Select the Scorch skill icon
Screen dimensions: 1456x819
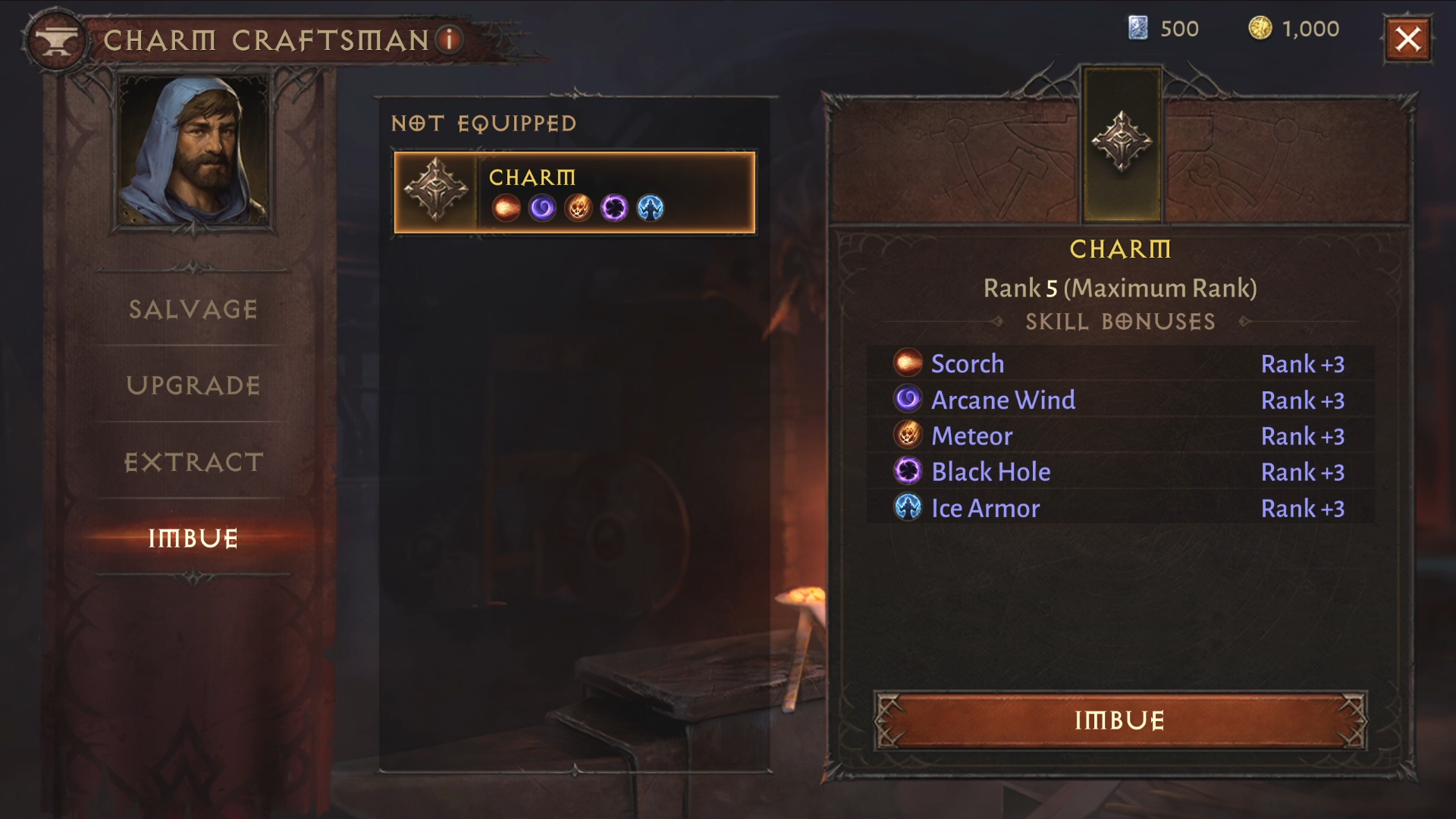point(908,364)
